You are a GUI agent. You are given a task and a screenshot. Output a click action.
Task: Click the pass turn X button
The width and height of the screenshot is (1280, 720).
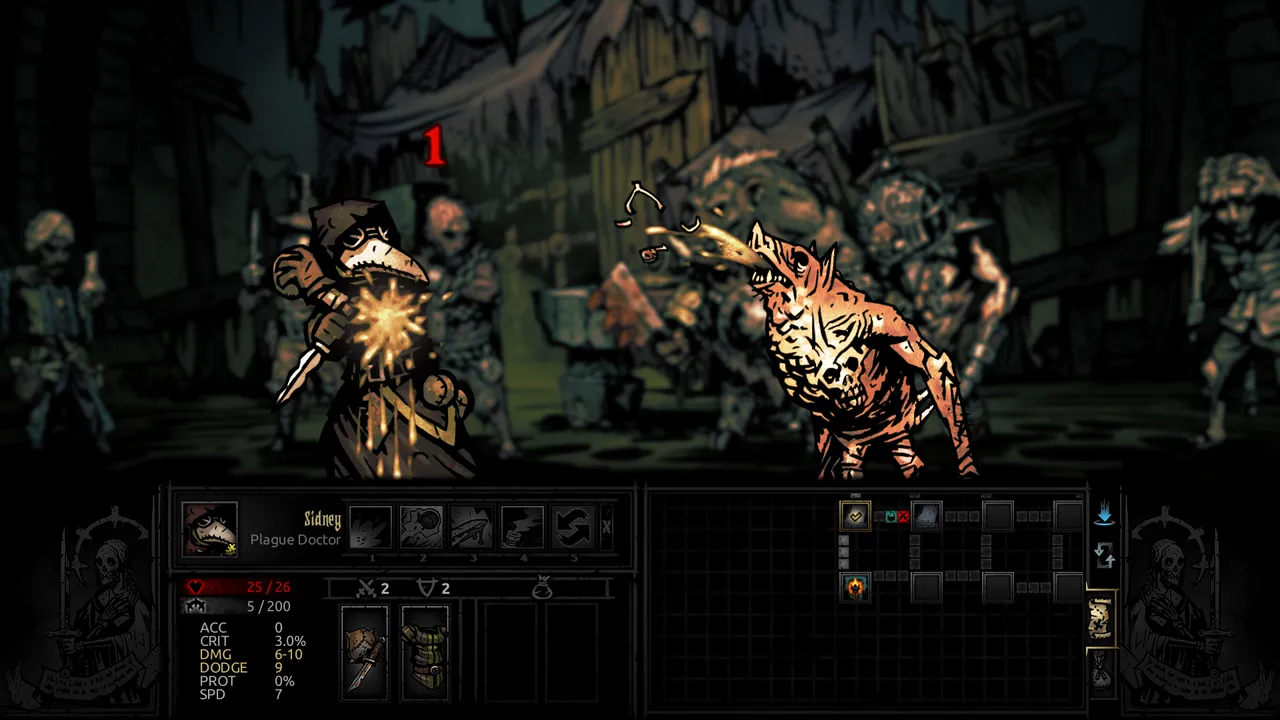pyautogui.click(x=606, y=527)
